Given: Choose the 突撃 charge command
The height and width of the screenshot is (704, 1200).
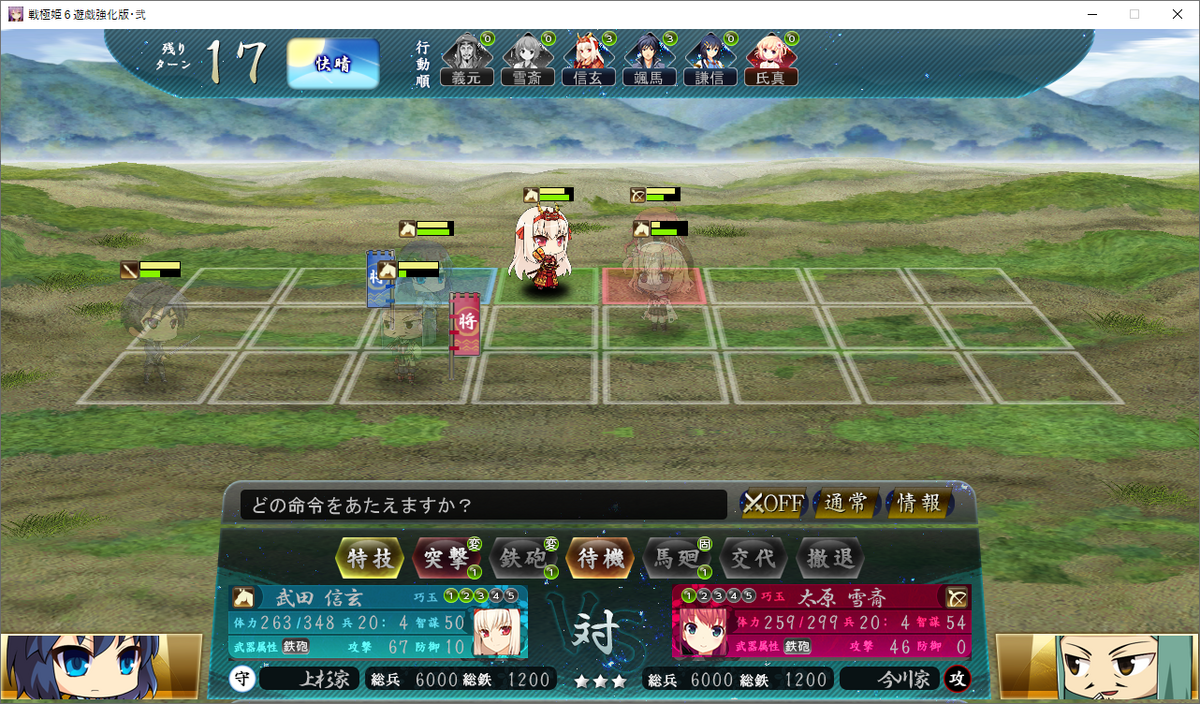Looking at the screenshot, I should pos(446,558).
